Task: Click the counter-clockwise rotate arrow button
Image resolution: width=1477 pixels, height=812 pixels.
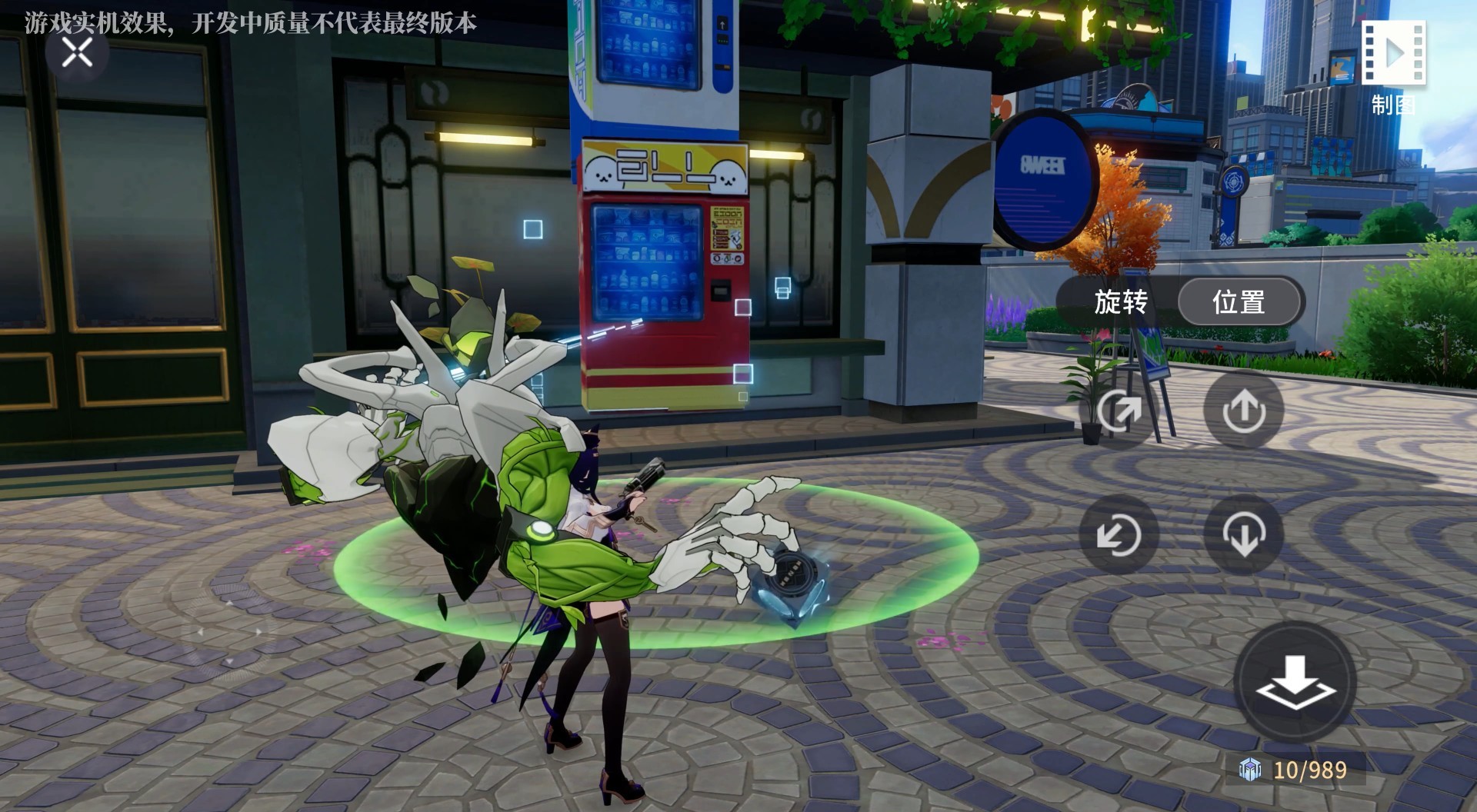Action: click(1119, 534)
